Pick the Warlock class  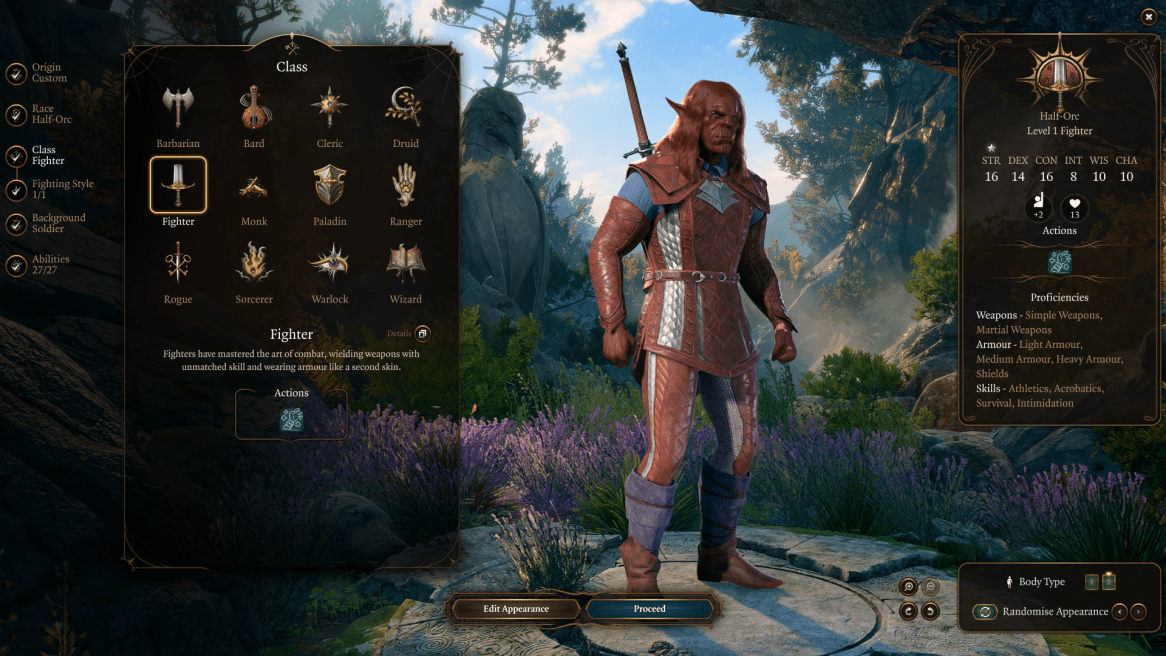(x=330, y=264)
